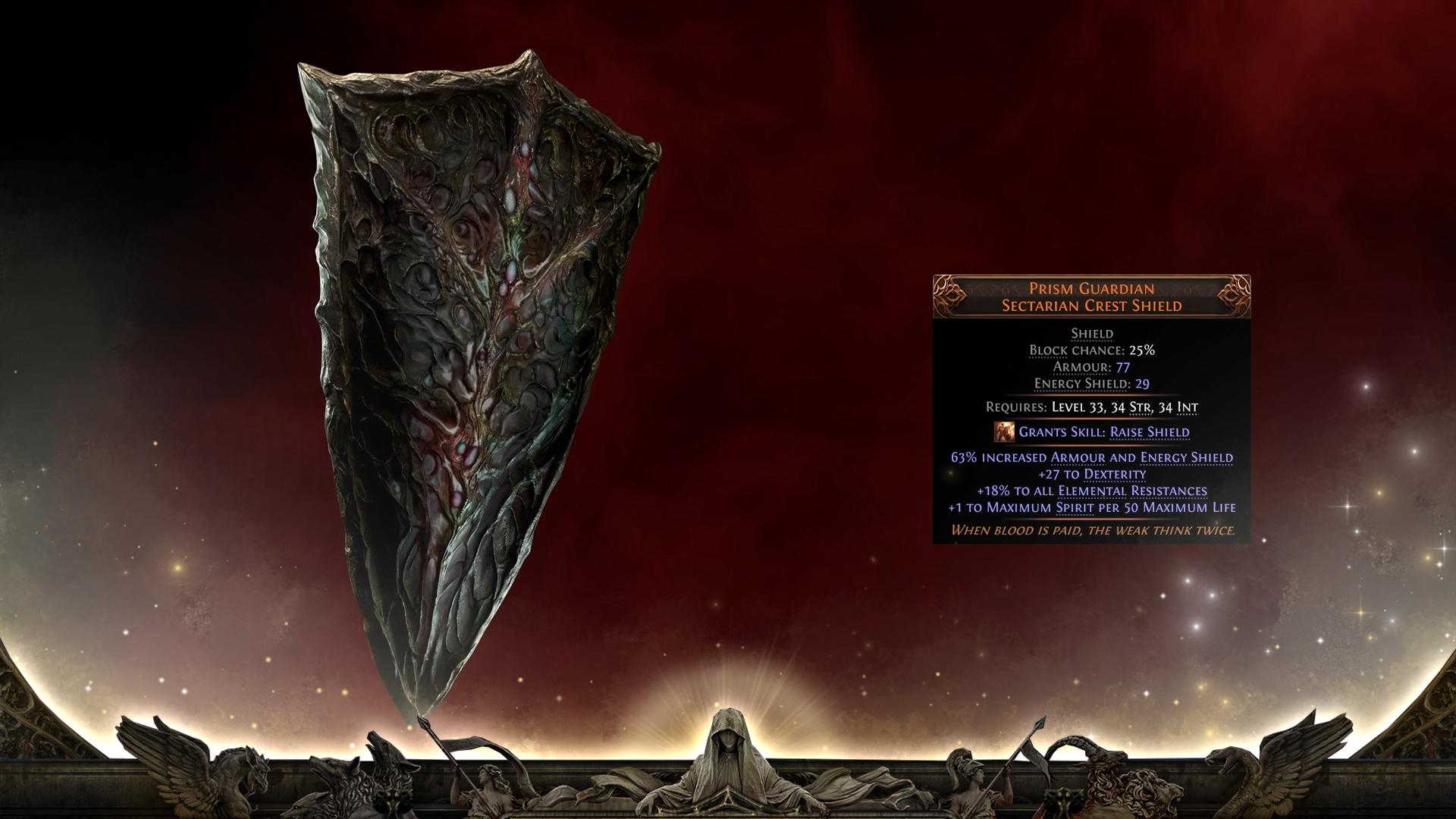Click the Shield item category label
The image size is (1456, 819).
pyautogui.click(x=1092, y=332)
